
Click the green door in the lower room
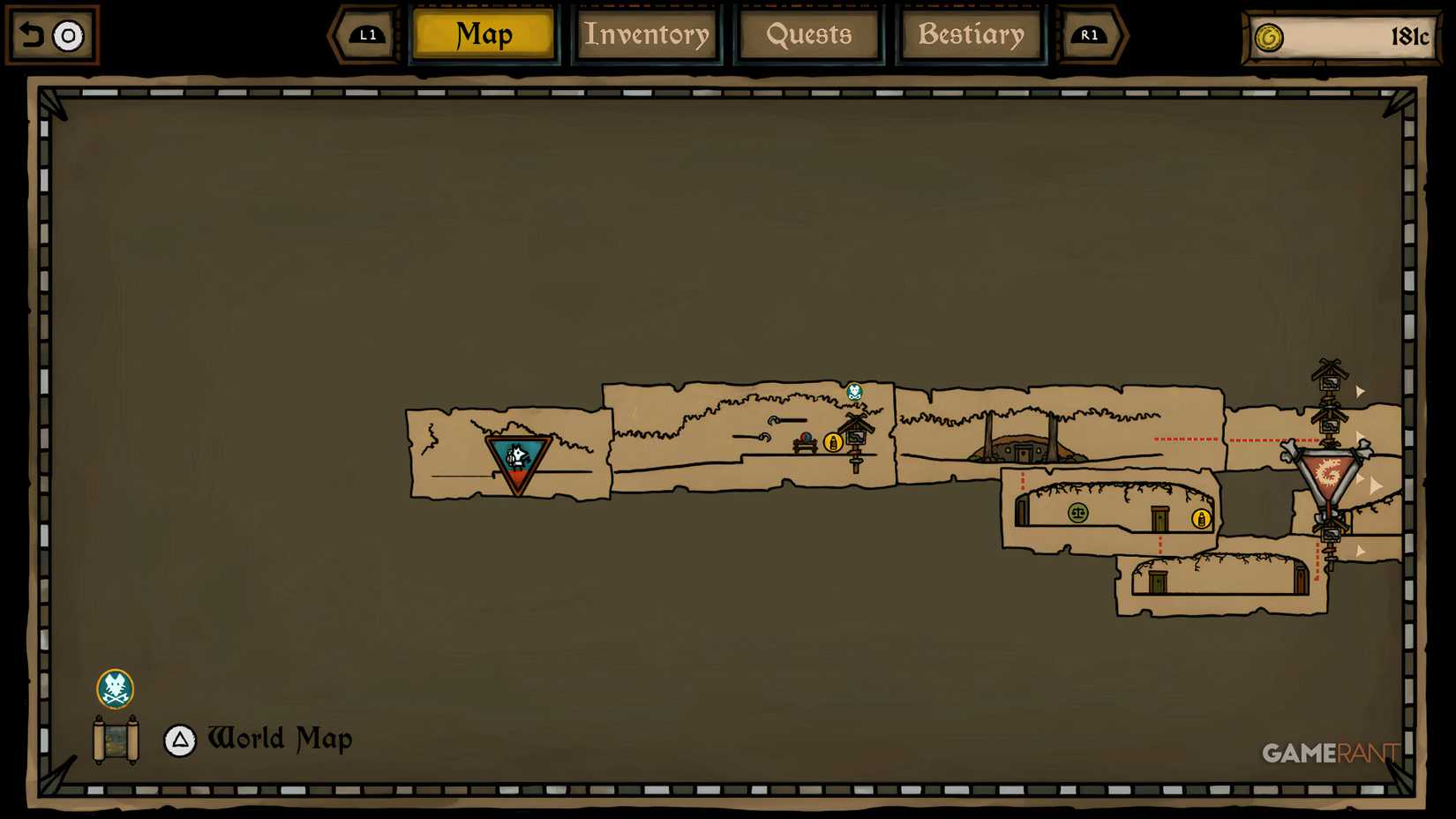(1158, 581)
